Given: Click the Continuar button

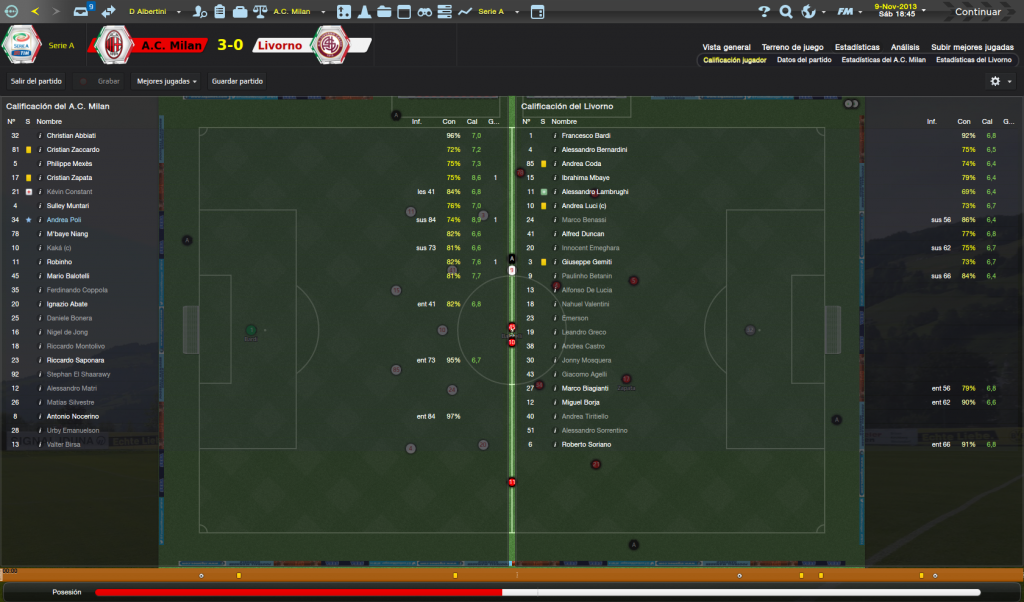Looking at the screenshot, I should pyautogui.click(x=977, y=12).
